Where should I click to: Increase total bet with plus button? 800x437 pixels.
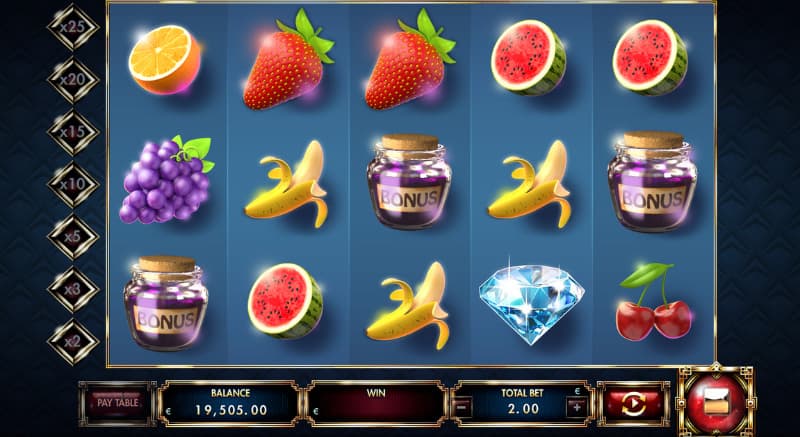[x=577, y=407]
